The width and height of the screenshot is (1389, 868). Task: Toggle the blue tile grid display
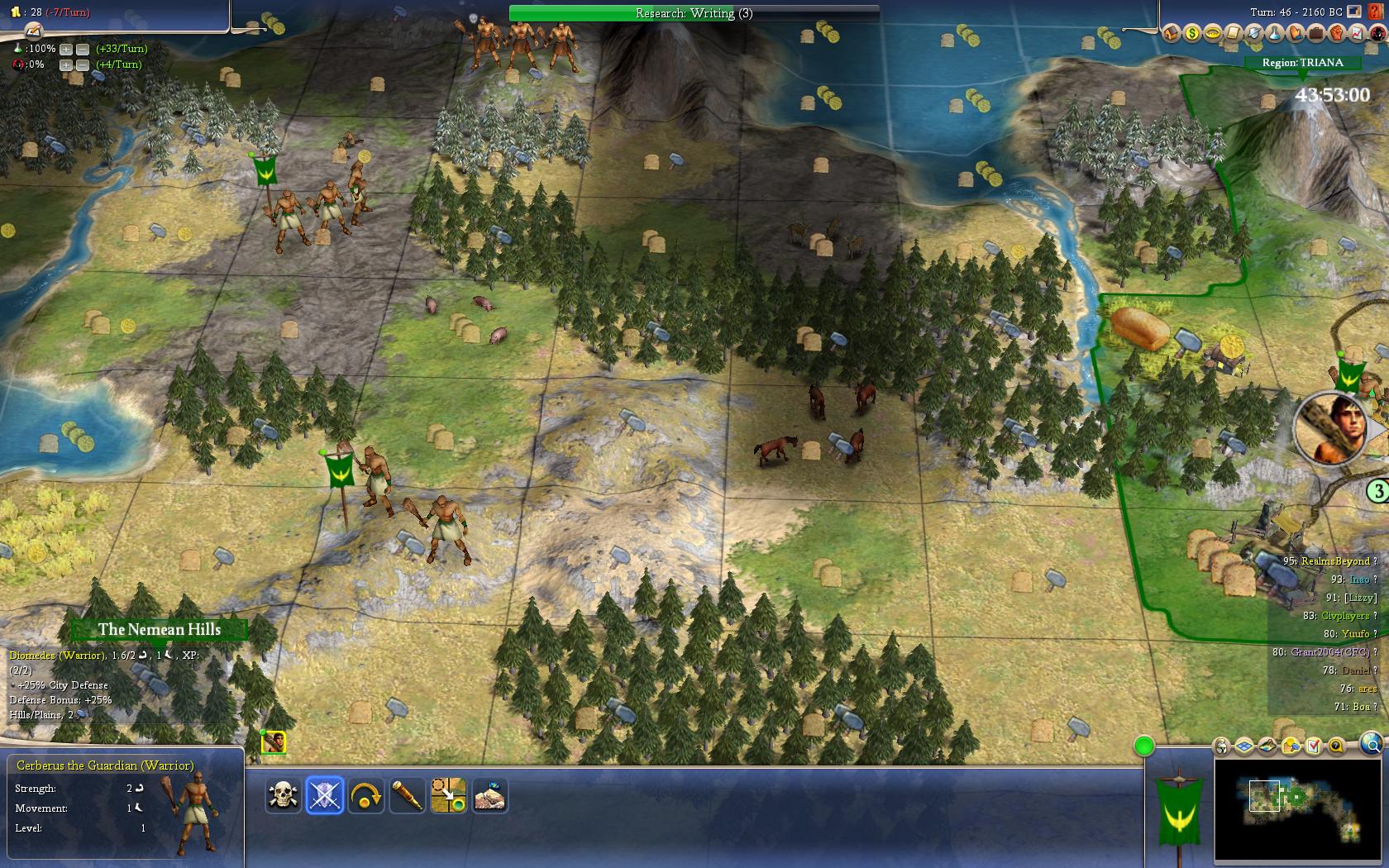click(1244, 746)
